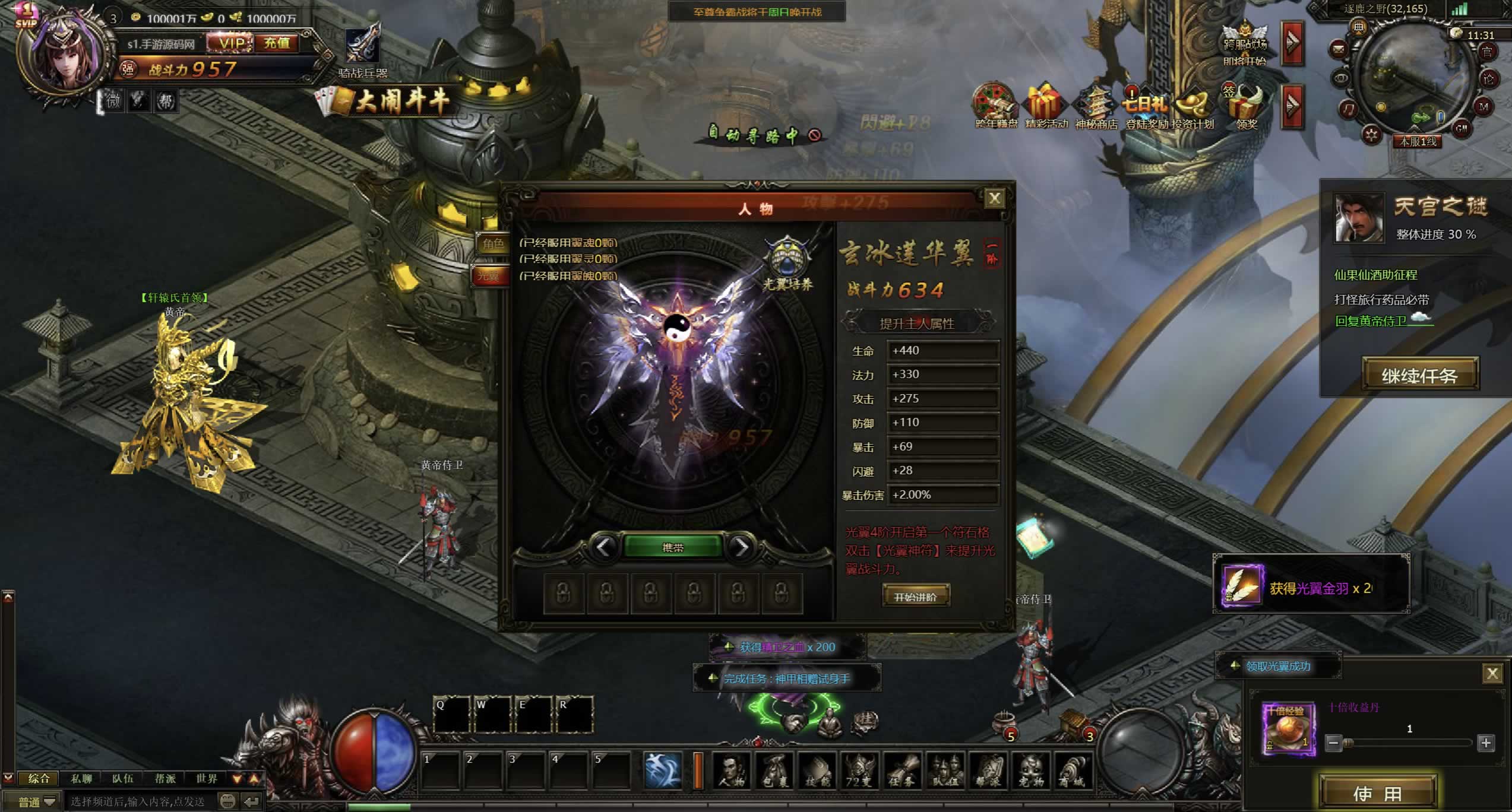Open the 技能 skills menu icon

click(x=817, y=771)
